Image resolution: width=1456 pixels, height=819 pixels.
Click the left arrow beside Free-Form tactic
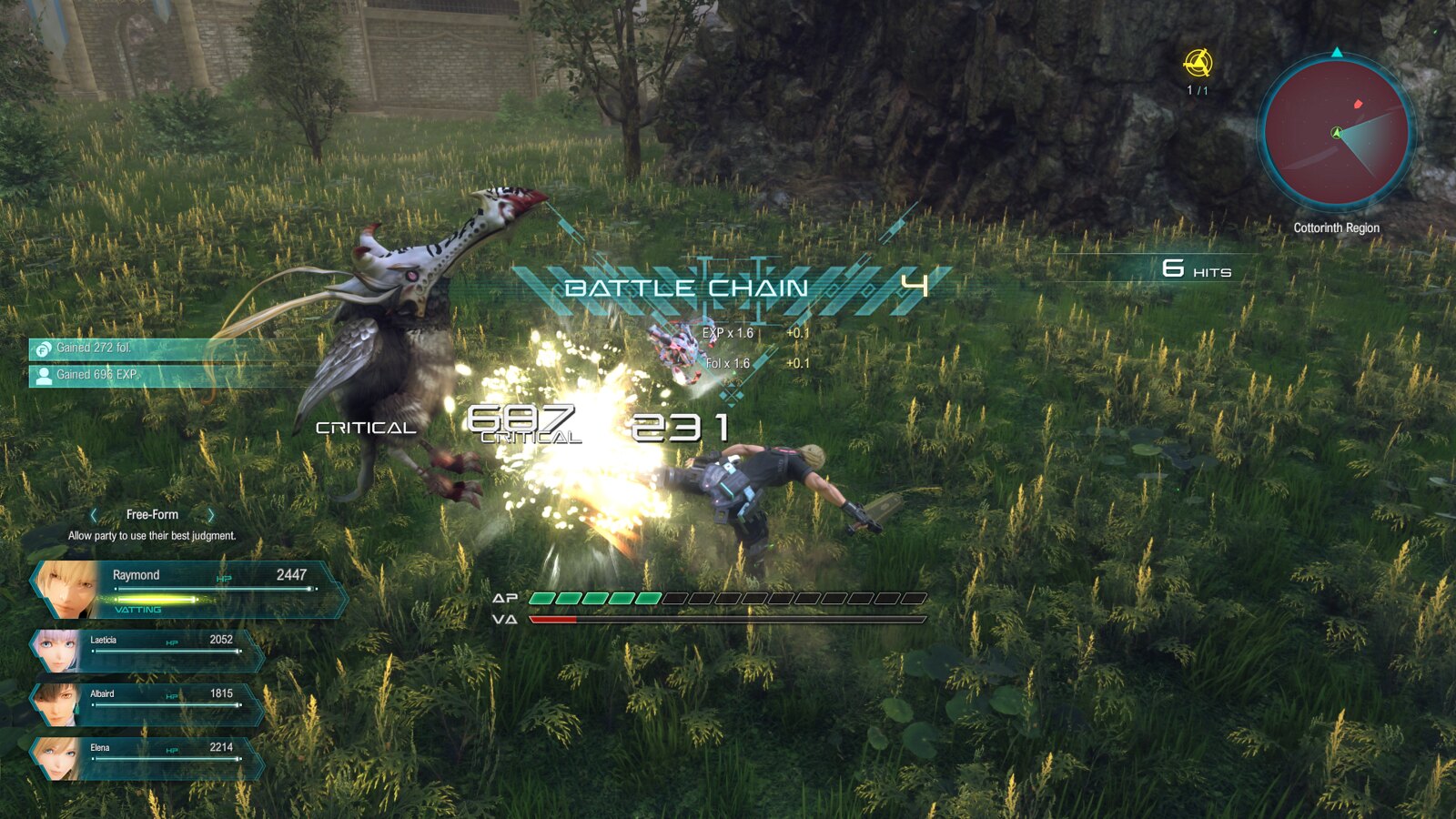94,515
